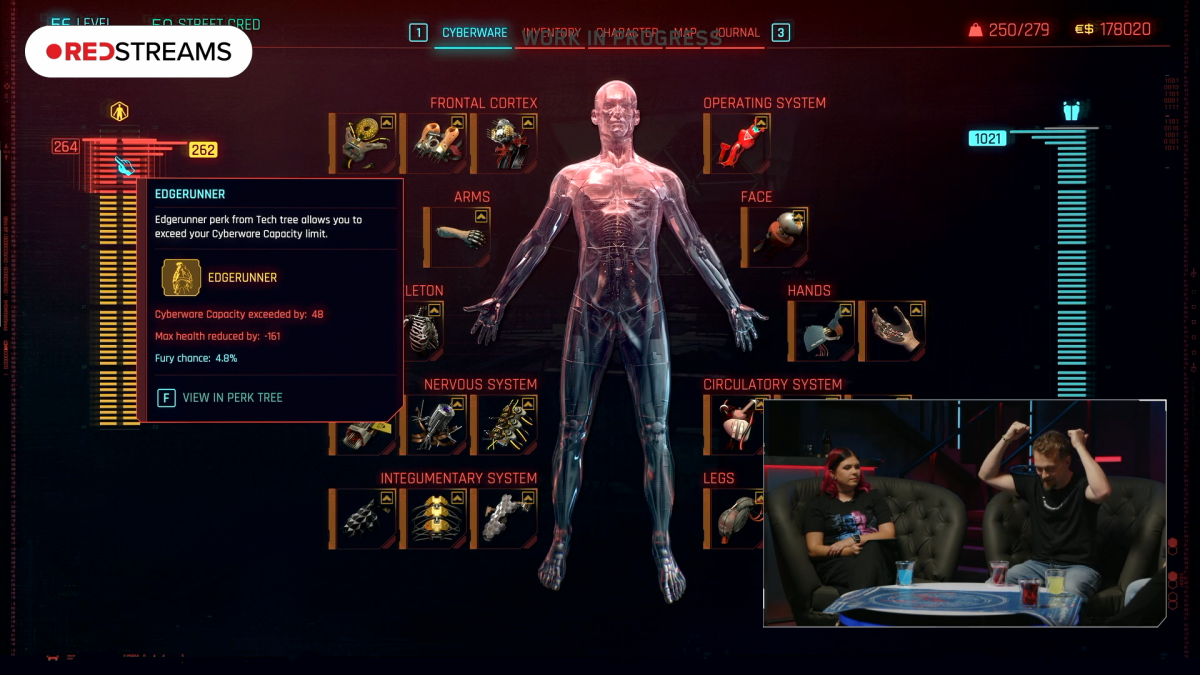The width and height of the screenshot is (1200, 675).
Task: Select the yellow cyberware capacity icon
Action: click(120, 112)
